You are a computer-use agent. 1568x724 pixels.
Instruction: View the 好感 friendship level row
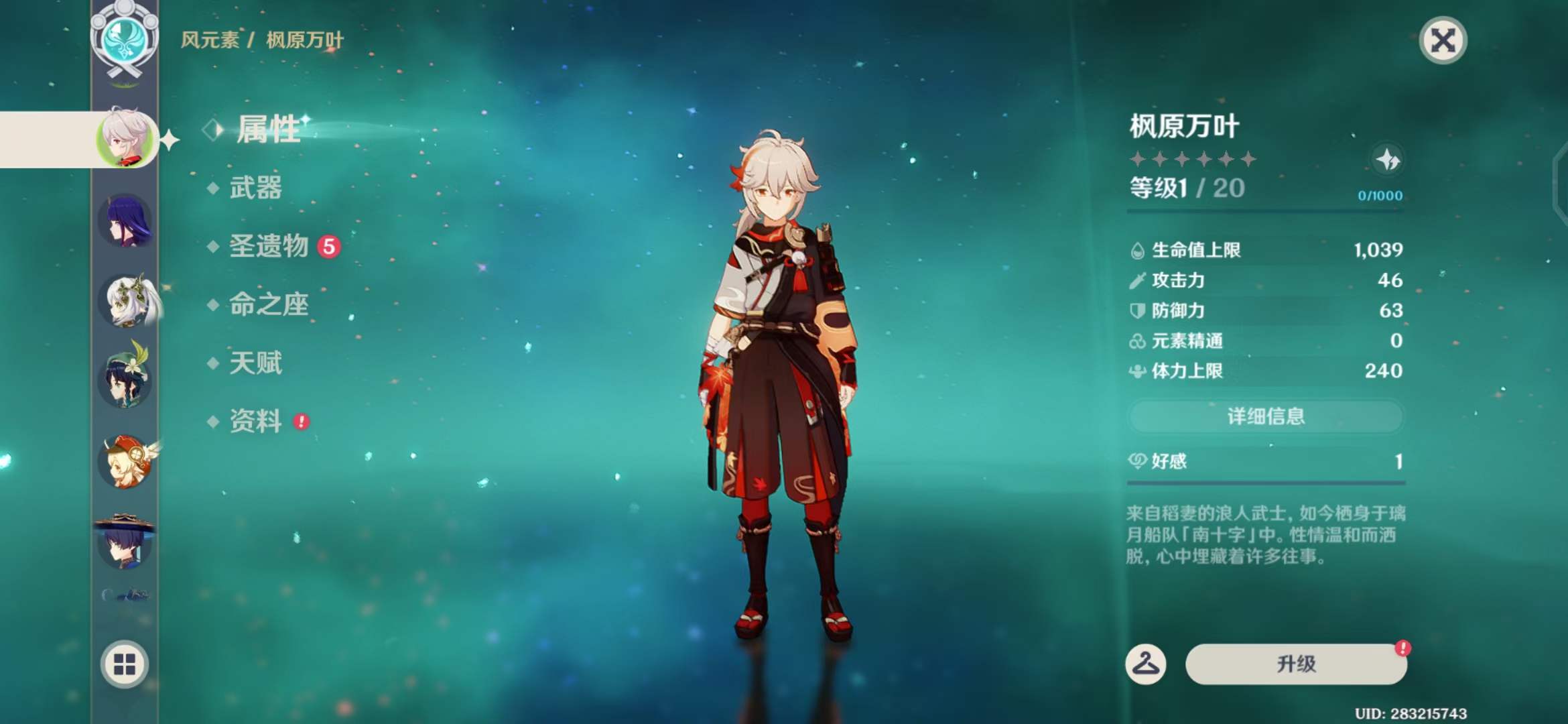pyautogui.click(x=1265, y=461)
